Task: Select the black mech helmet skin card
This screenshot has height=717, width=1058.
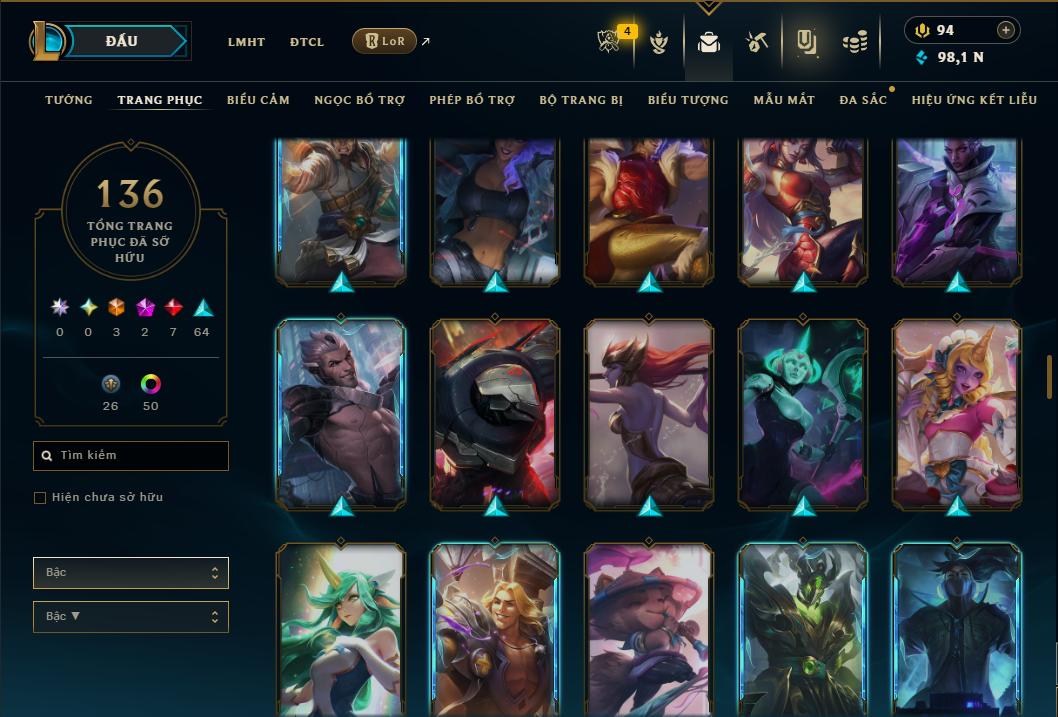Action: coord(495,413)
